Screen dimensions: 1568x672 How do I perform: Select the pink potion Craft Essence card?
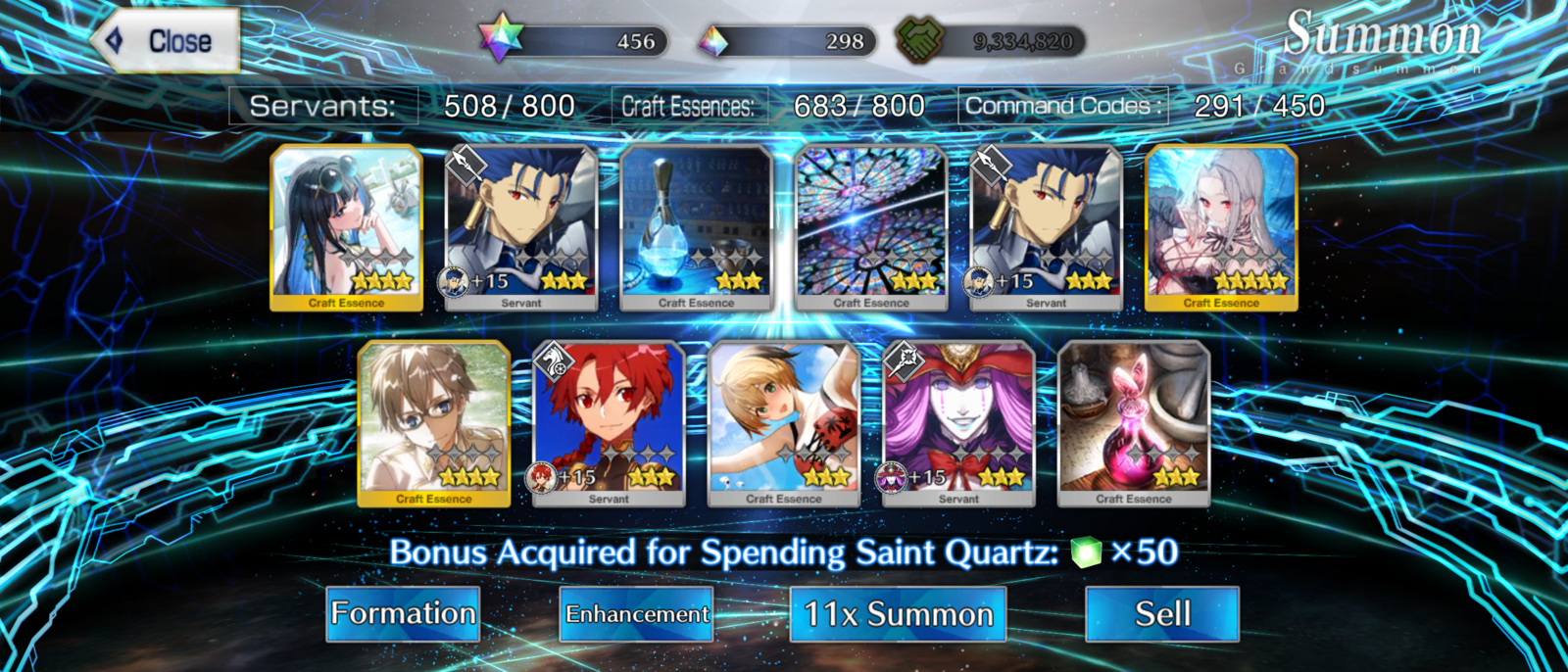point(1134,423)
